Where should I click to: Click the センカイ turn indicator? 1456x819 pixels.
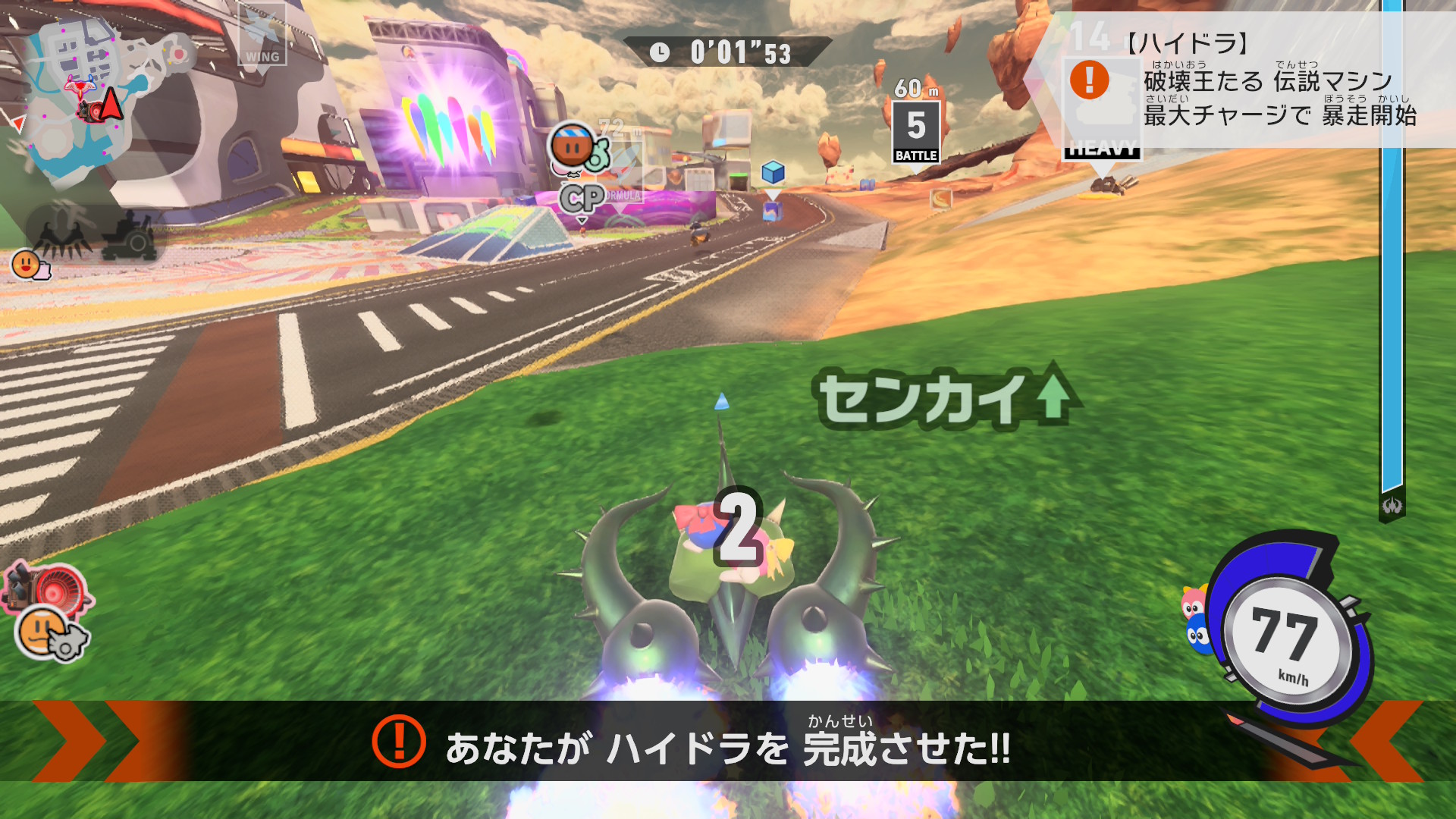coord(944,398)
